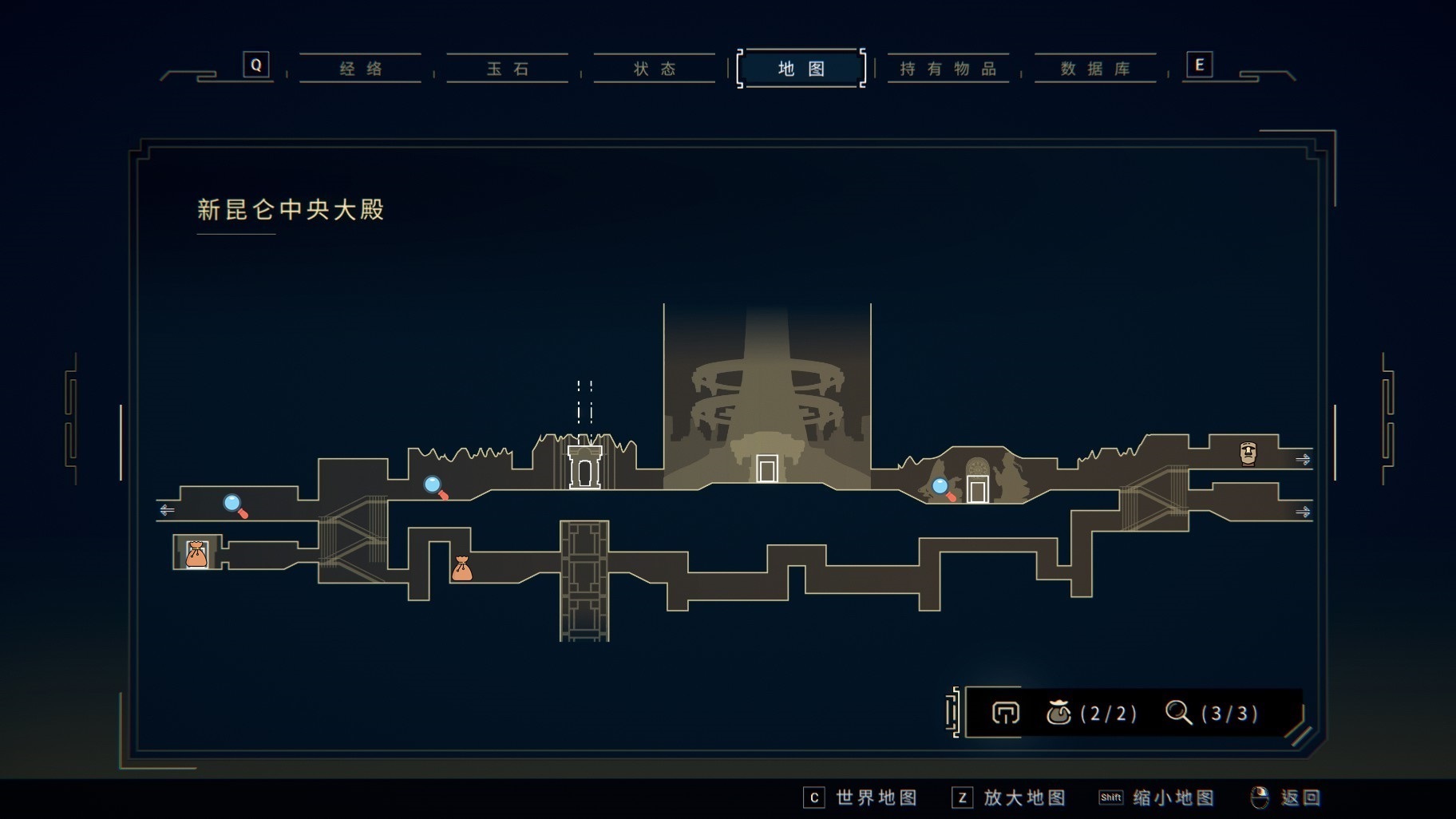Click the treasure bag in the framed room
The image size is (1456, 819).
(196, 553)
